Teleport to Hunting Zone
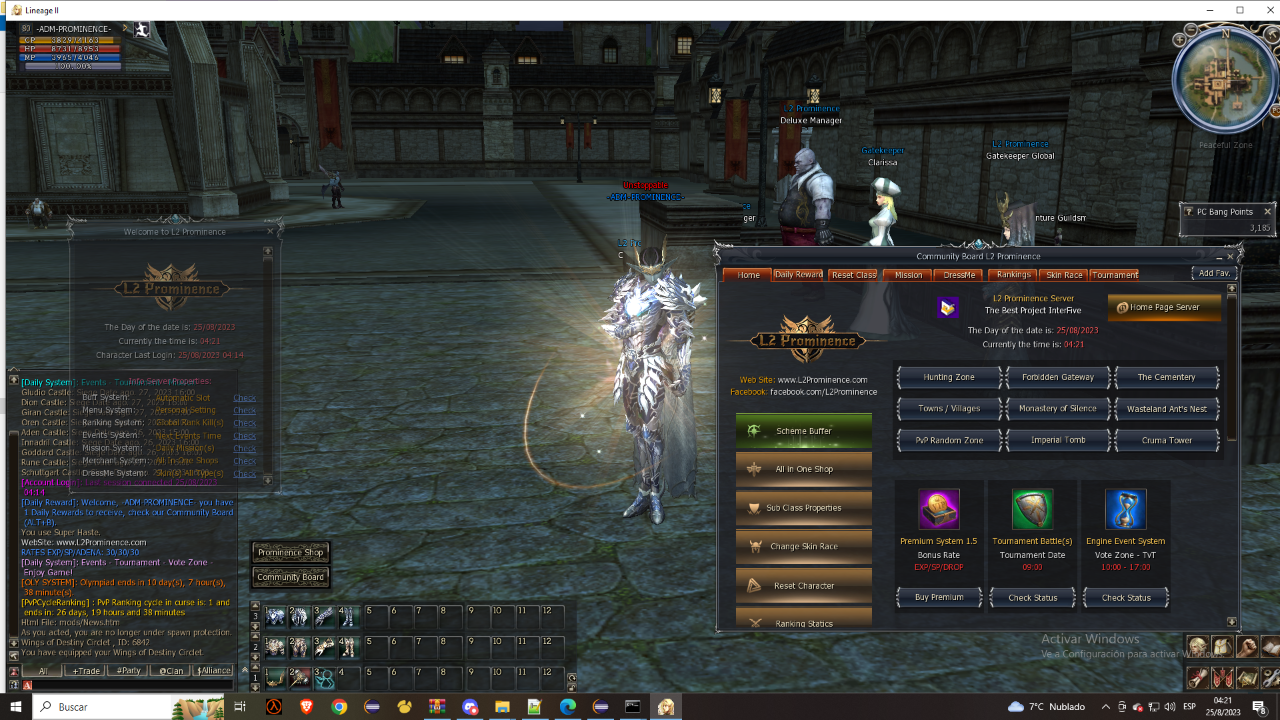 [949, 377]
